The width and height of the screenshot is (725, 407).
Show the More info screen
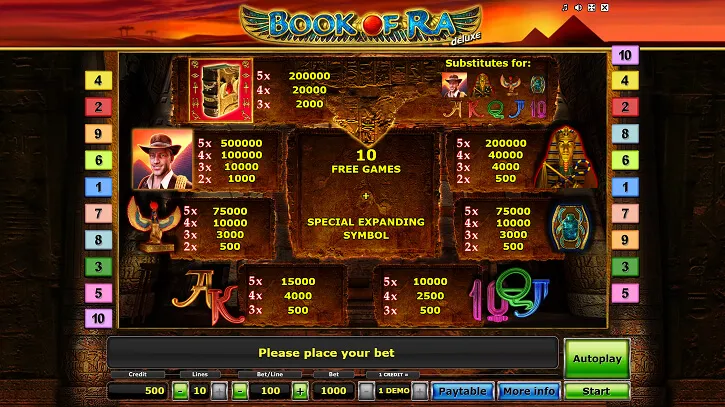529,391
